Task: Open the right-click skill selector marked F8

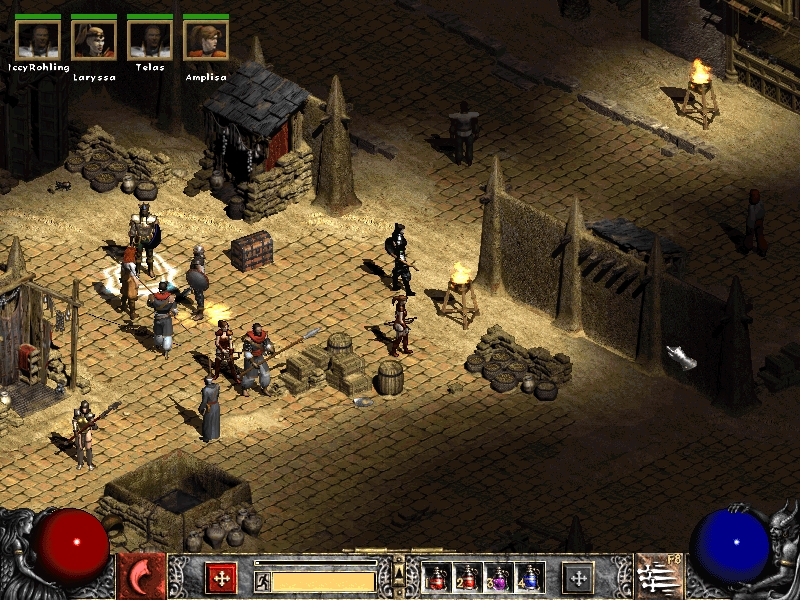Action: (x=658, y=577)
